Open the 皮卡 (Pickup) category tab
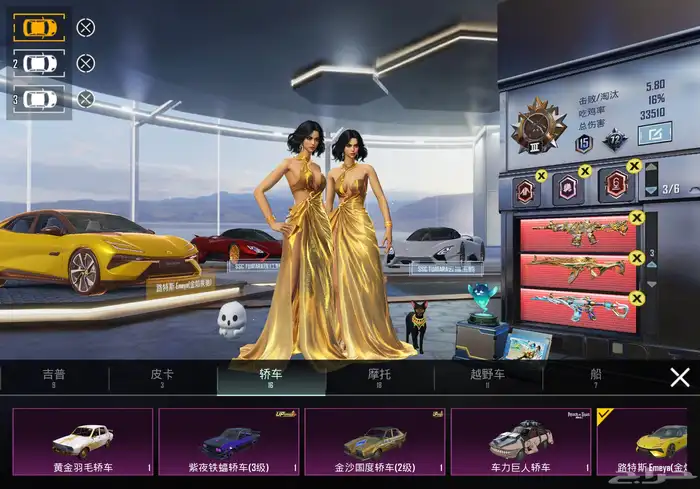The image size is (700, 489). [x=162, y=376]
